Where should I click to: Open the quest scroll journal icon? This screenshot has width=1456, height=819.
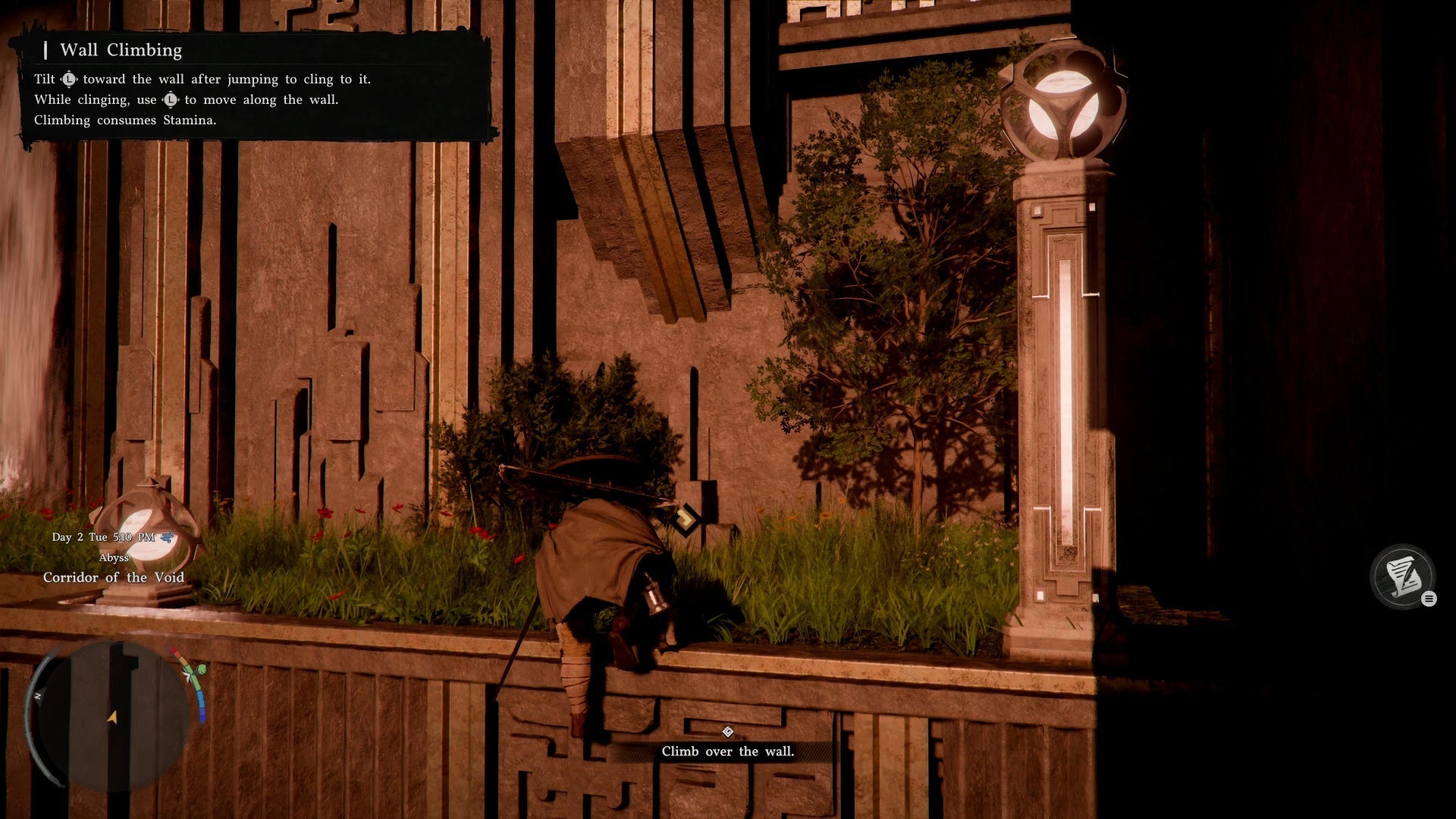1402,576
